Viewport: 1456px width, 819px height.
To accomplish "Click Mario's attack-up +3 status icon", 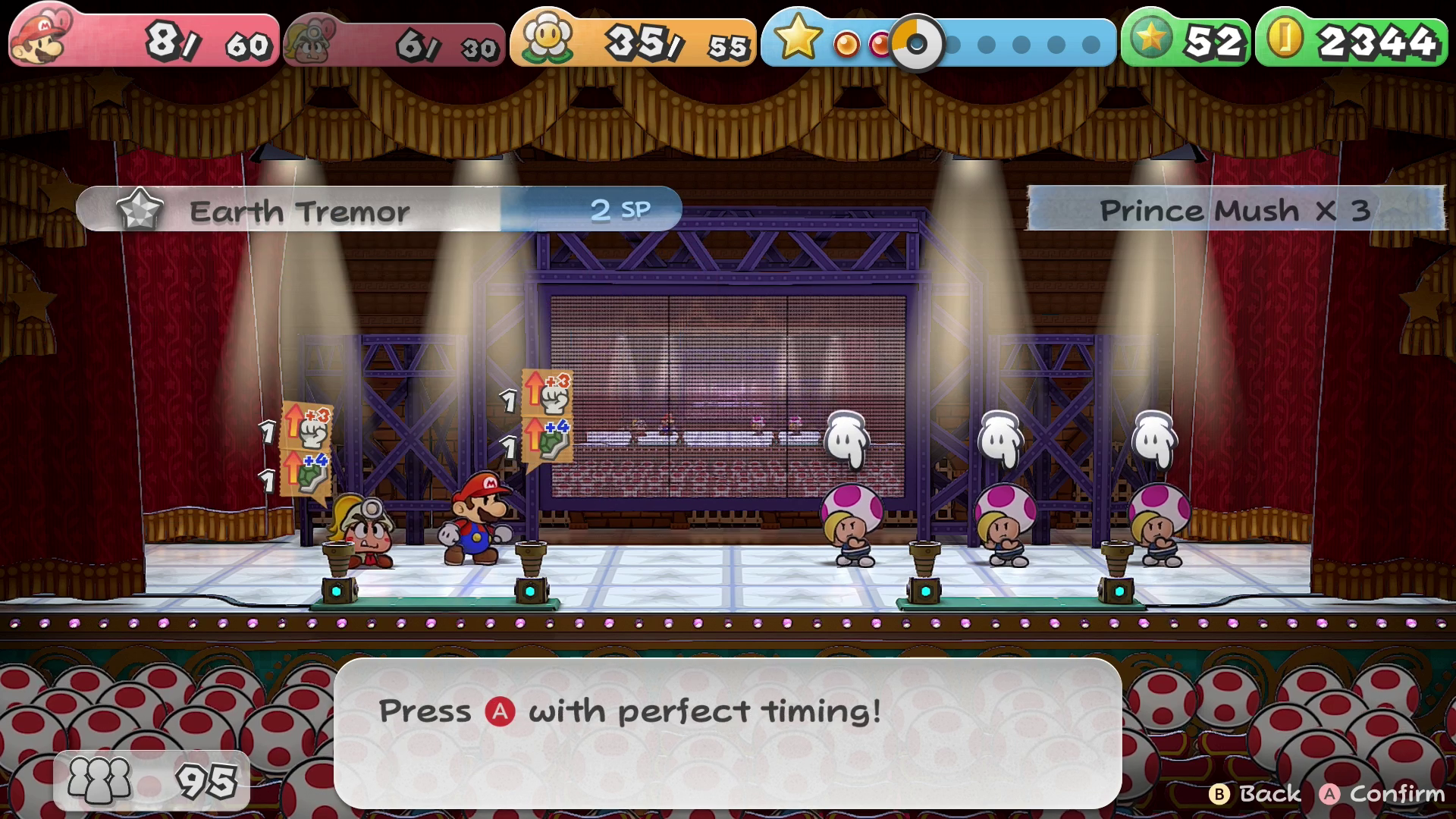I will pyautogui.click(x=546, y=392).
